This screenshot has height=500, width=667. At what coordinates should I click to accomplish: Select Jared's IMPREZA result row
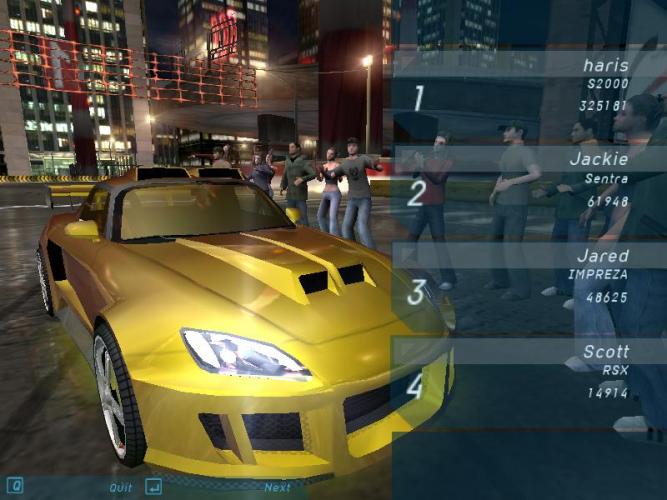(x=527, y=277)
